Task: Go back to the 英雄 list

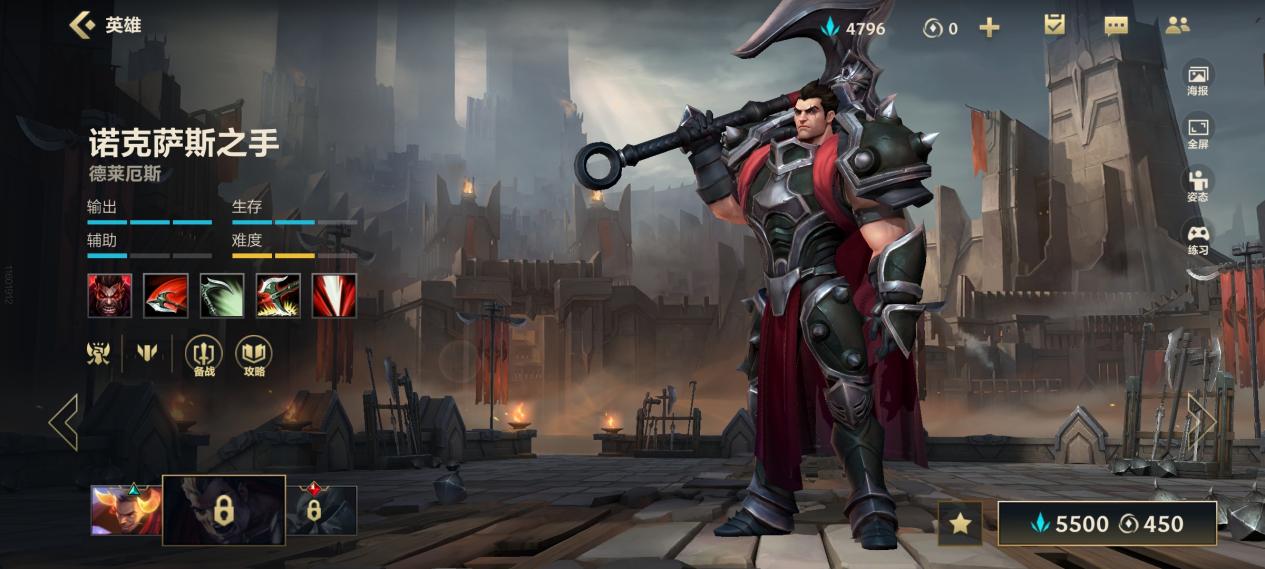Action: pyautogui.click(x=83, y=25)
